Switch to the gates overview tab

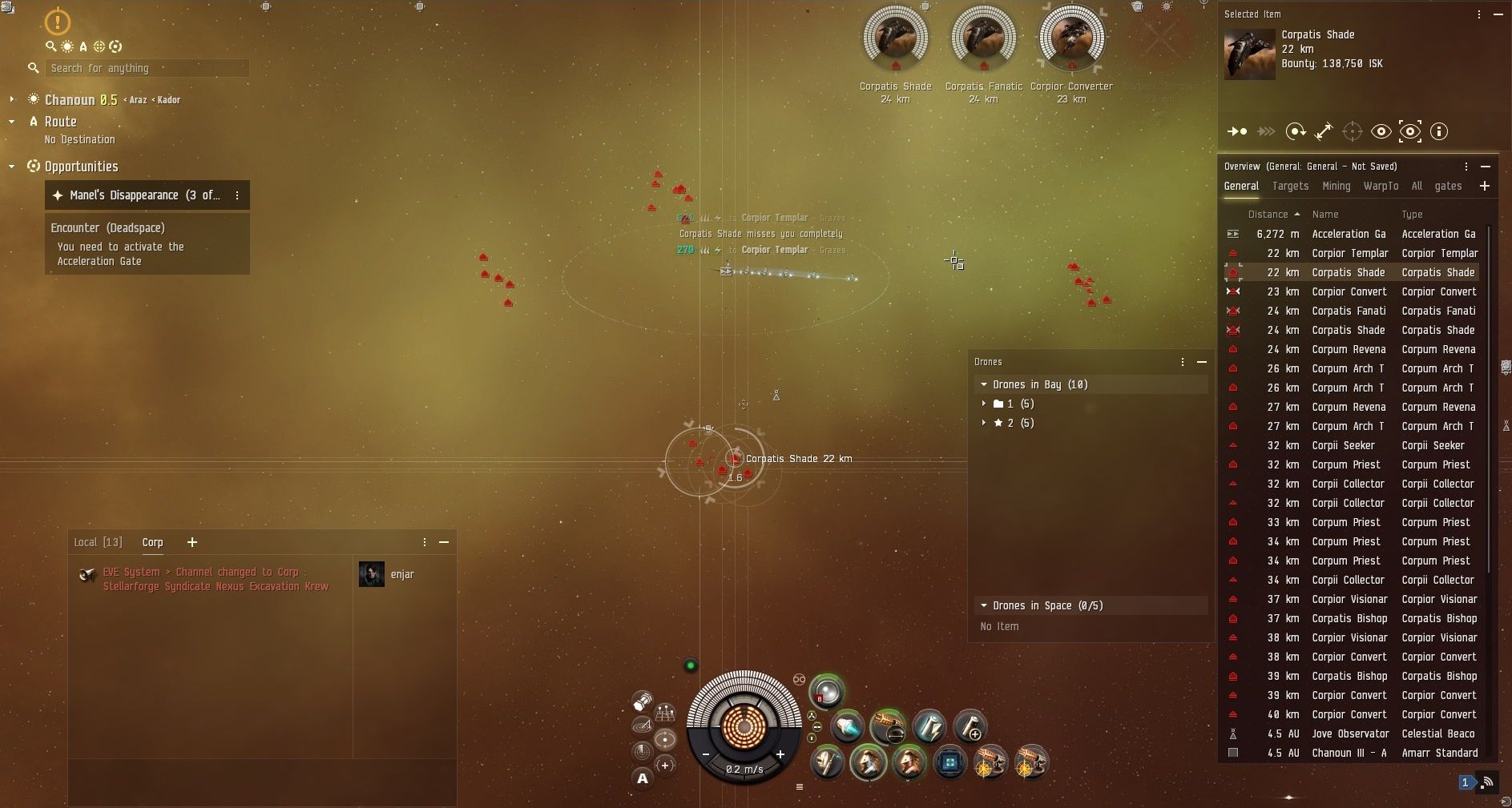tap(1448, 186)
